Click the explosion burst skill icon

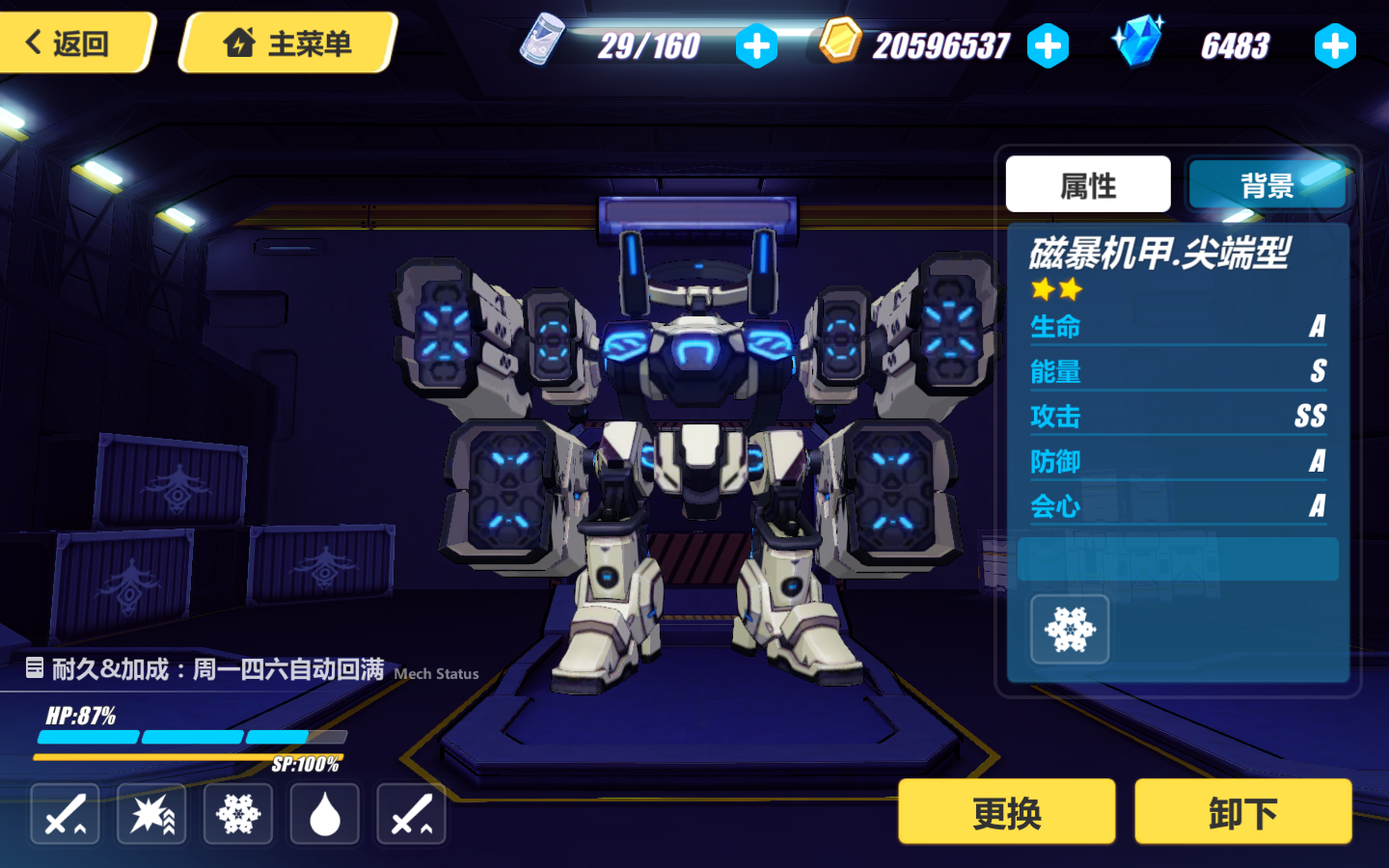[150, 813]
